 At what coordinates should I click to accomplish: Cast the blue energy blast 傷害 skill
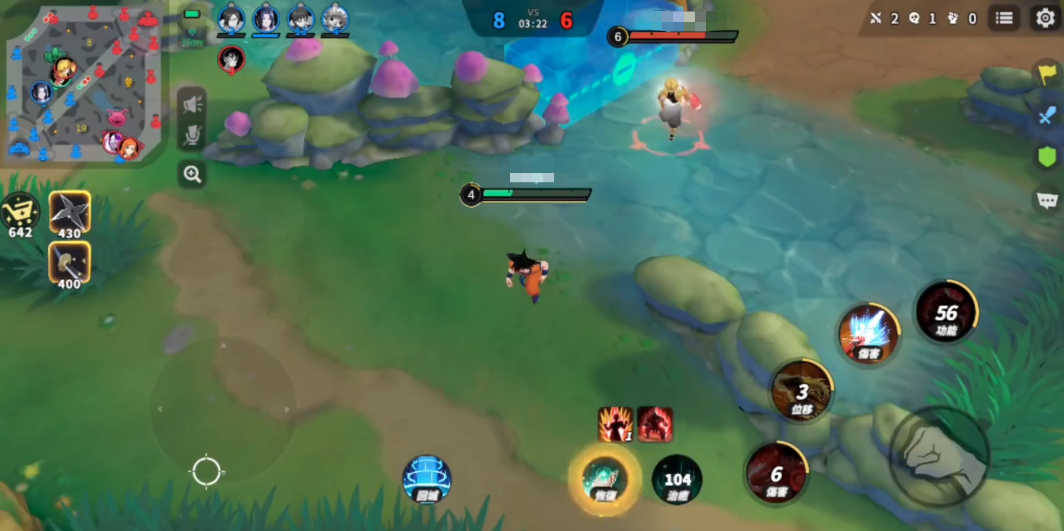(868, 333)
